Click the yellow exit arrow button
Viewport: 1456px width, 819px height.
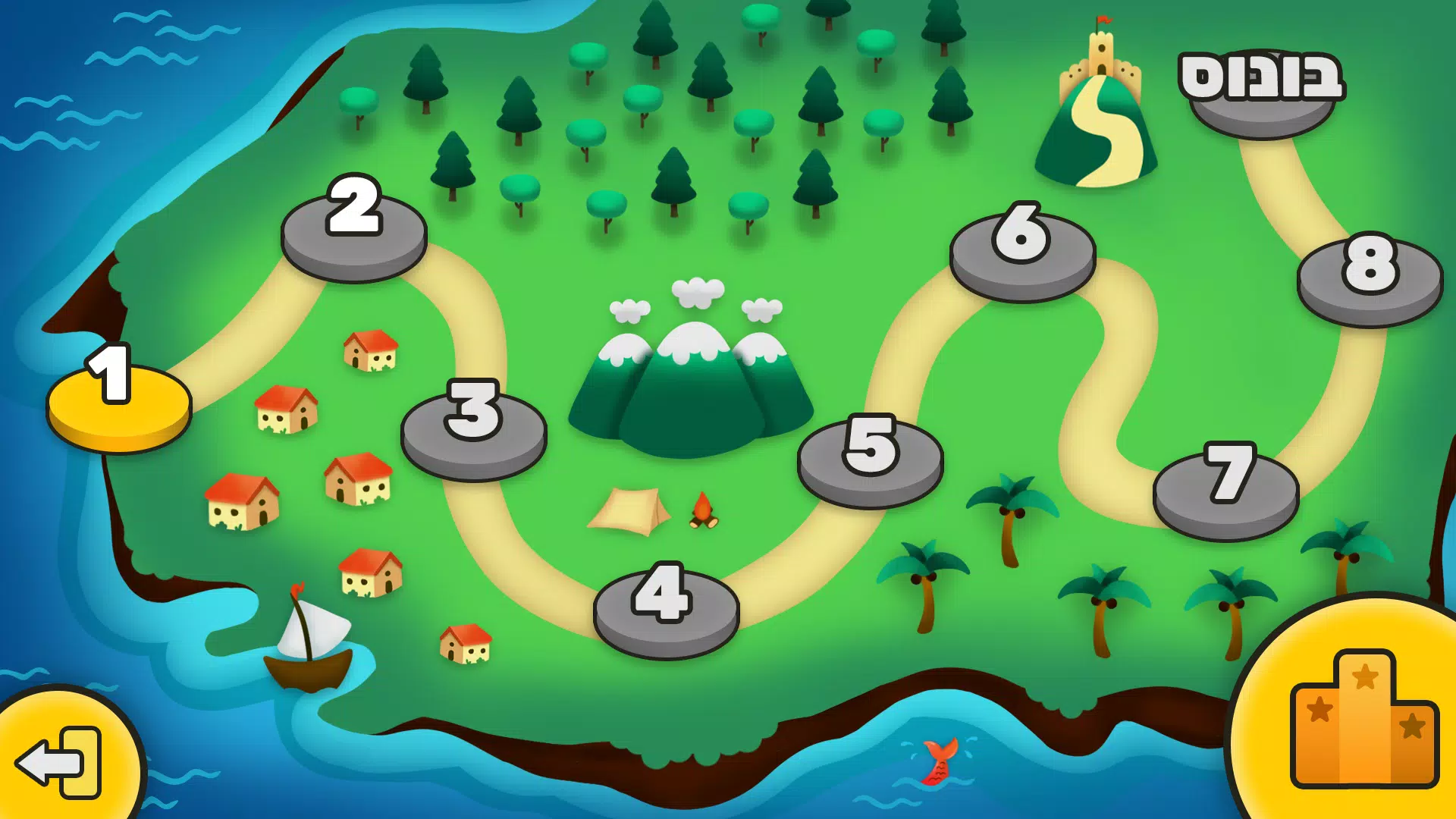point(61,762)
